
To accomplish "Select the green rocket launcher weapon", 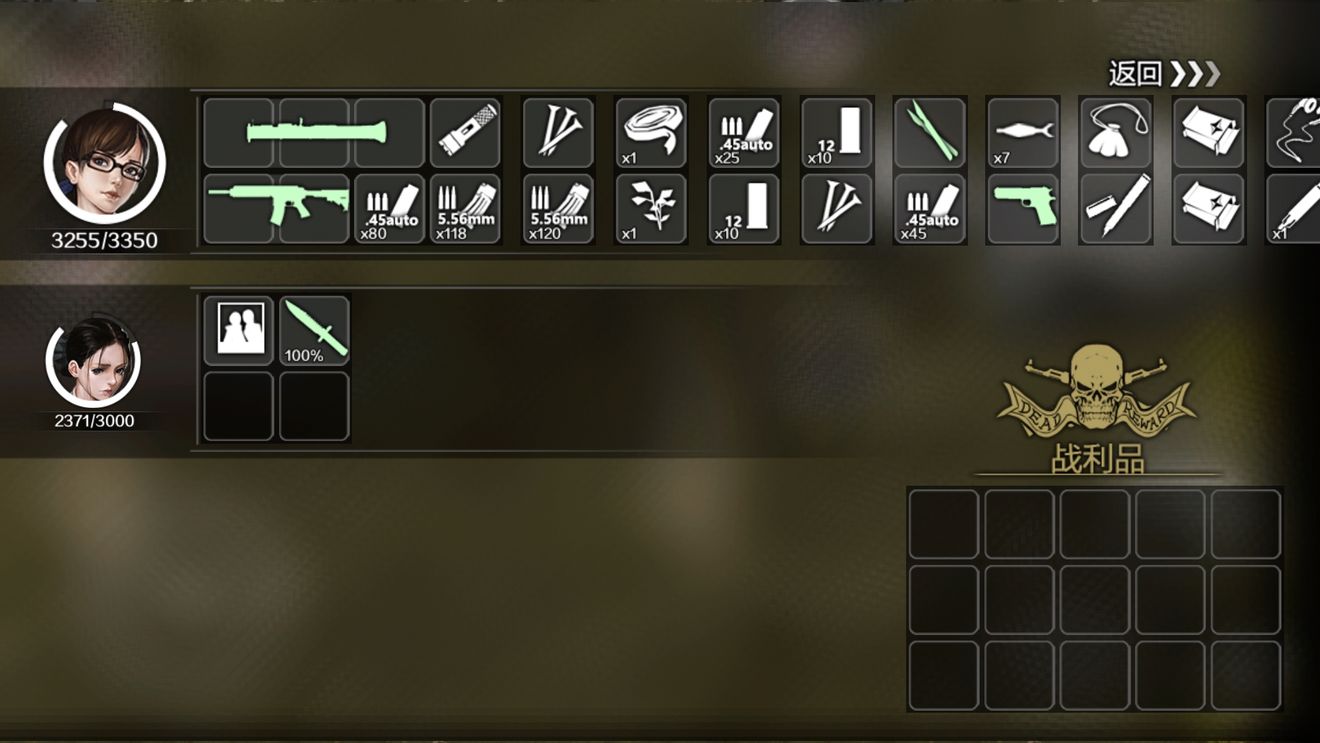I will pos(316,132).
